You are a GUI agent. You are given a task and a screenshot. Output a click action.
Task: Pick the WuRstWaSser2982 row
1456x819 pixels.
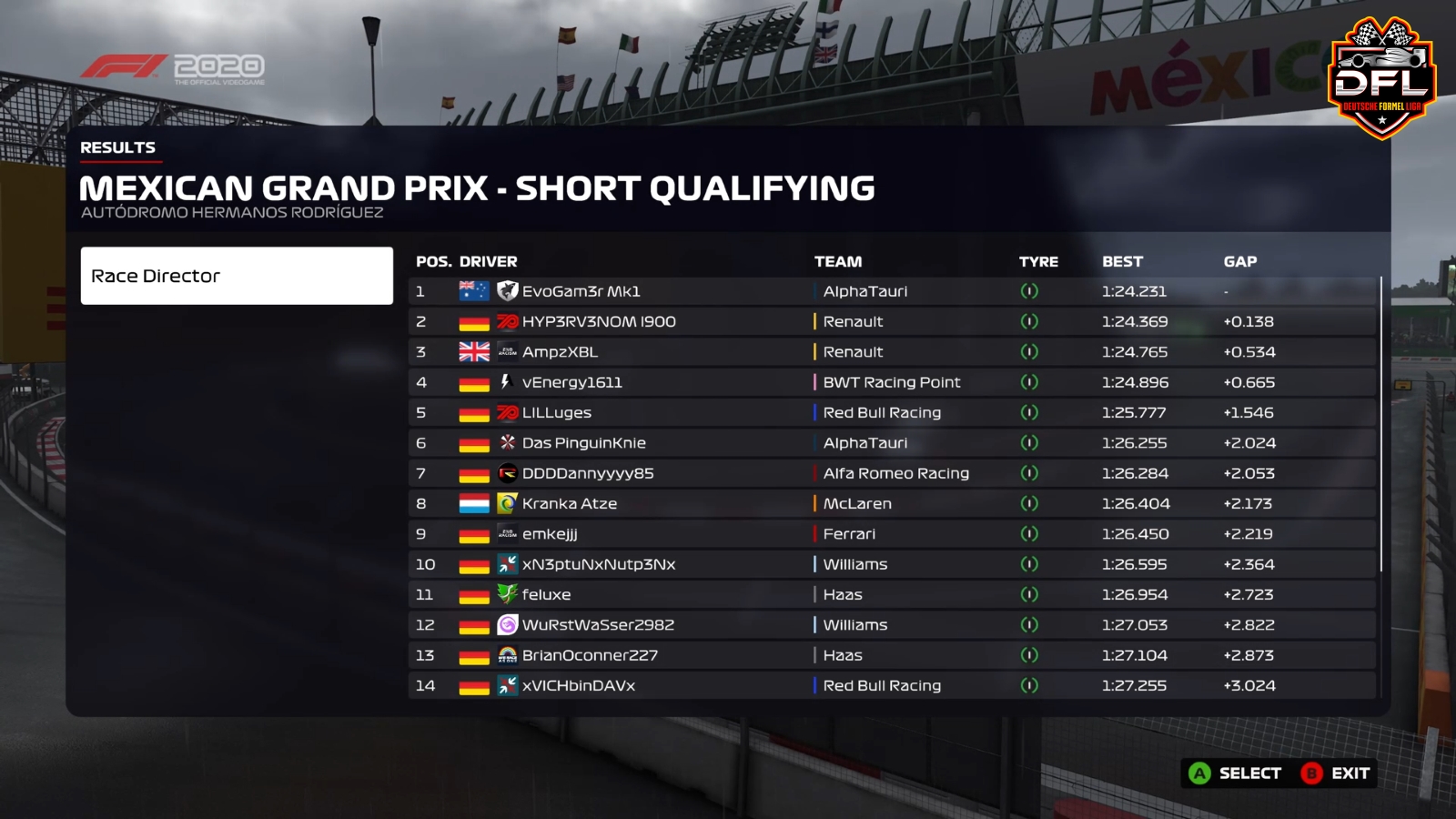[x=598, y=625]
